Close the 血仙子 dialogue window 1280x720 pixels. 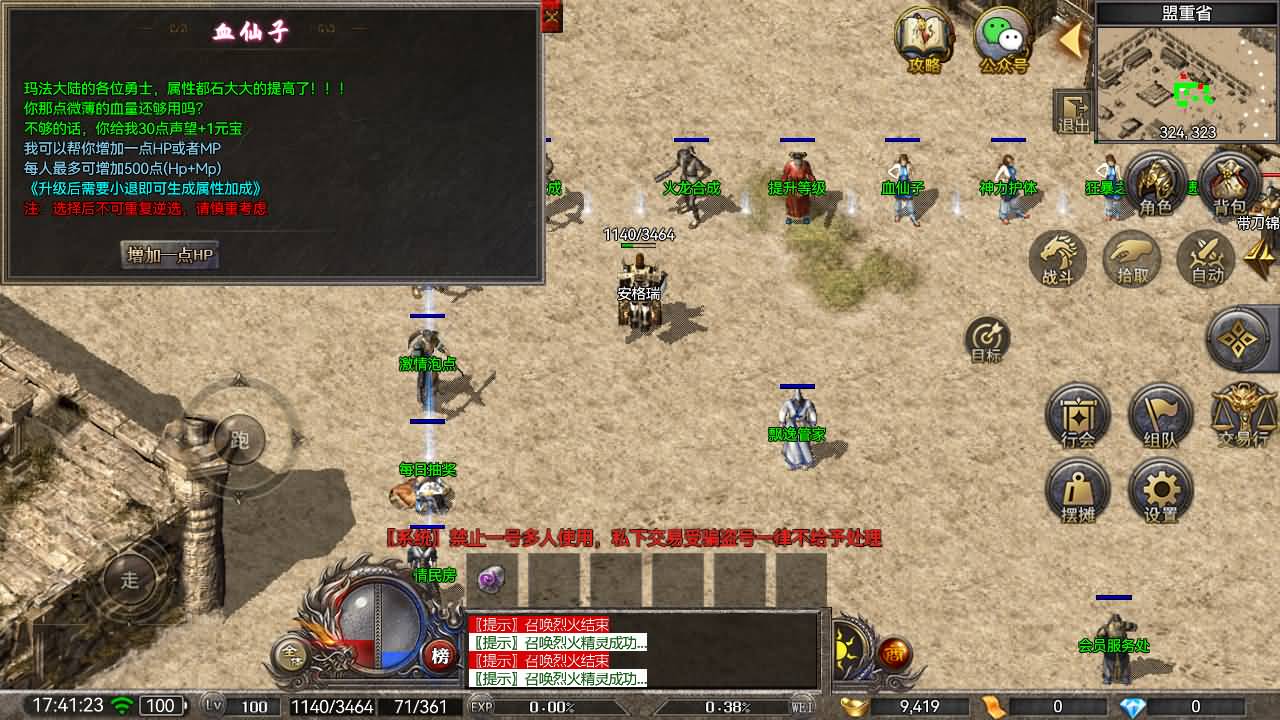552,17
